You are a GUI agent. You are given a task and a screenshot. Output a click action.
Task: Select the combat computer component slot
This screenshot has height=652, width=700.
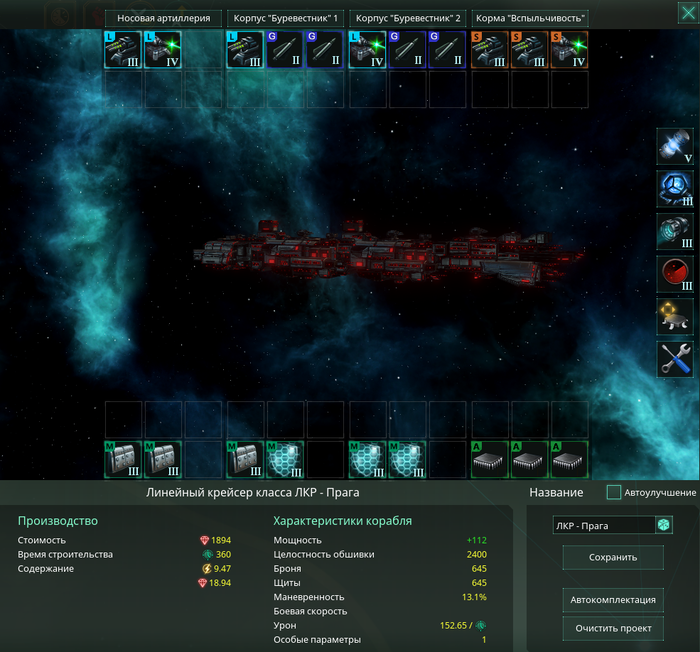click(x=675, y=316)
